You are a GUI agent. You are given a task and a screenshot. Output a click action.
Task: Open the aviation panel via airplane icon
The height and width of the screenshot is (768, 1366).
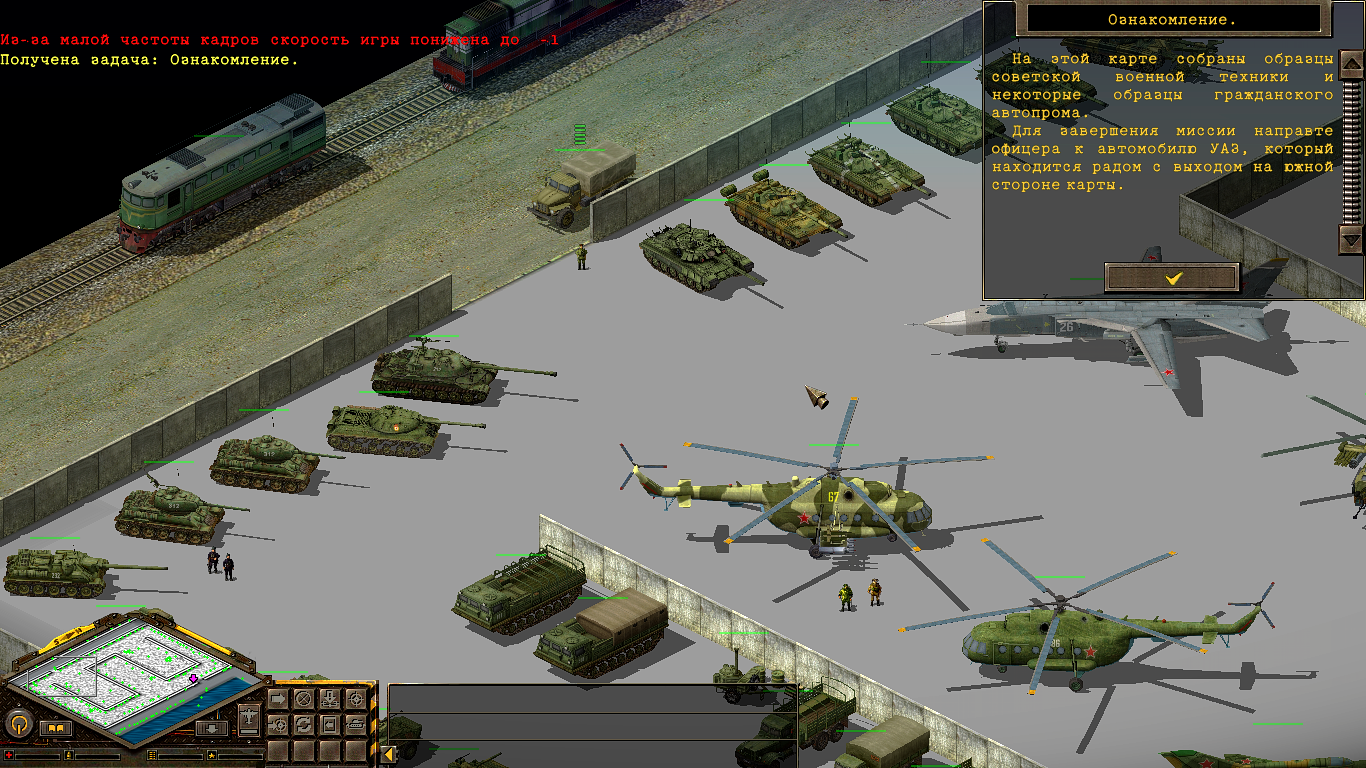tap(248, 718)
